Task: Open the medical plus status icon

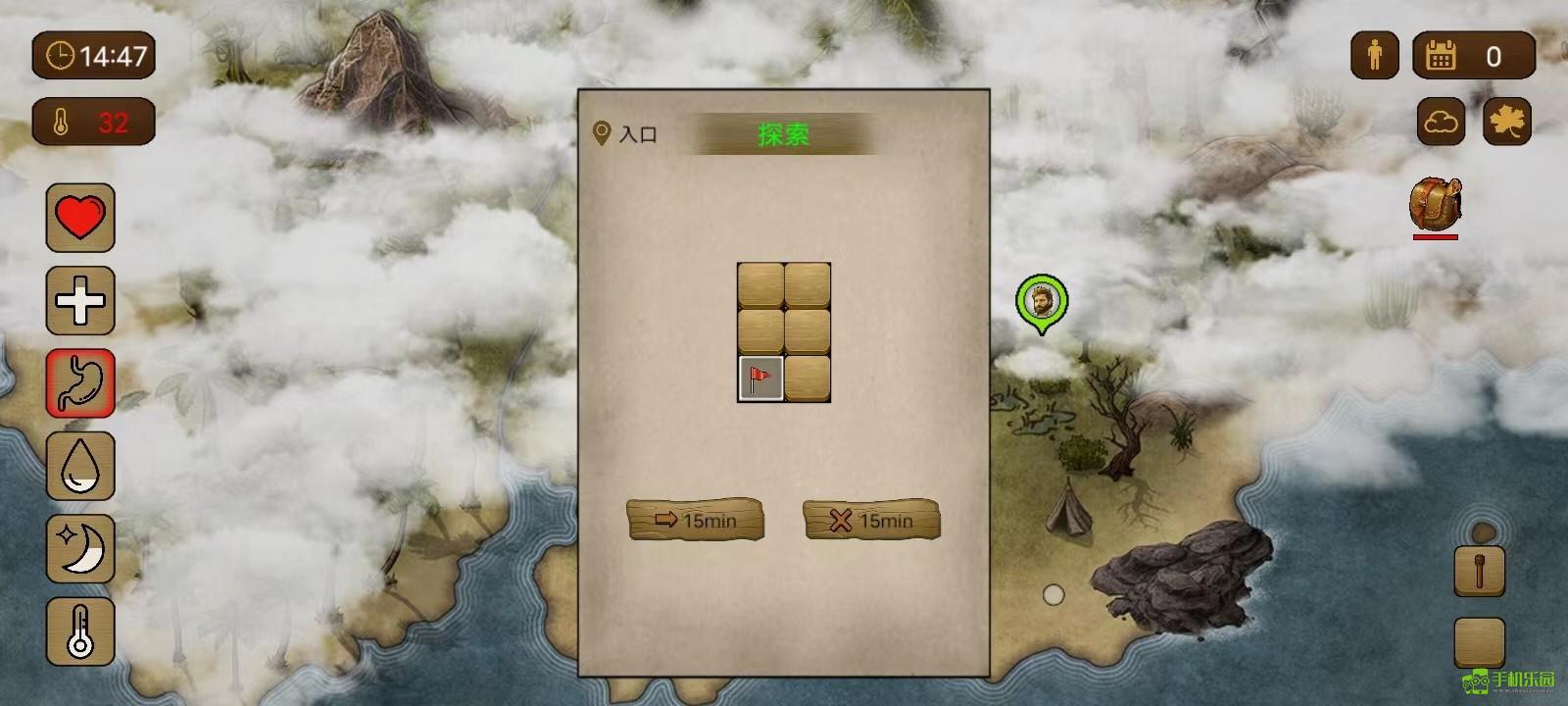Action: coord(80,300)
